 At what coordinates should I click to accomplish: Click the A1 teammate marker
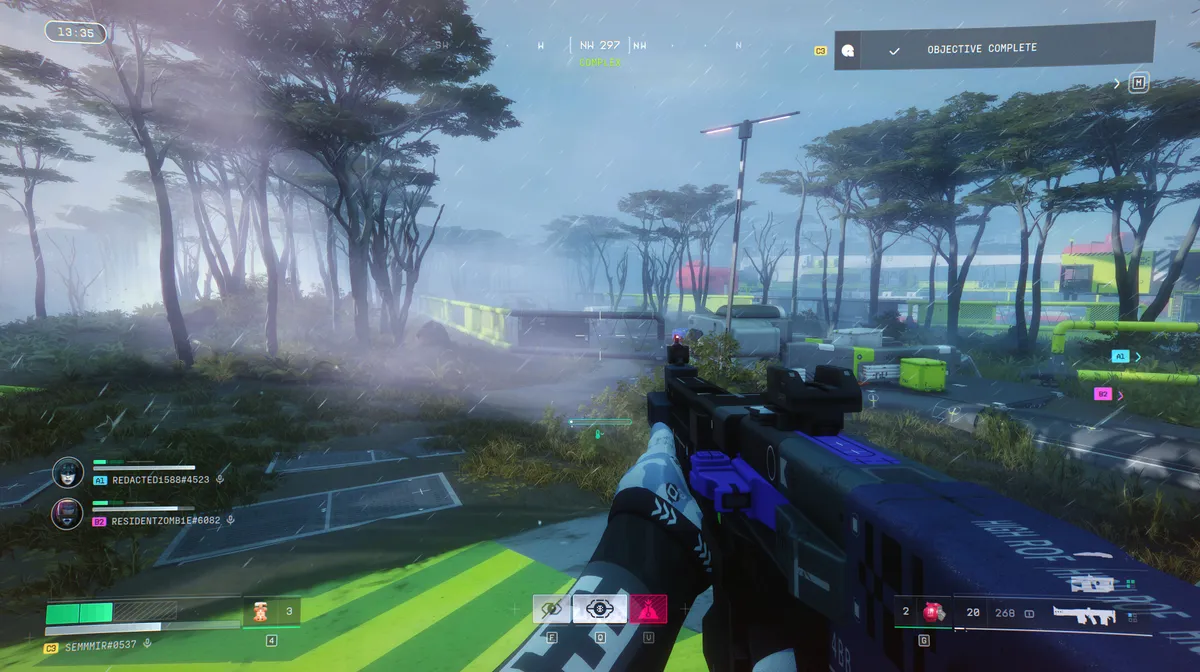[1120, 355]
